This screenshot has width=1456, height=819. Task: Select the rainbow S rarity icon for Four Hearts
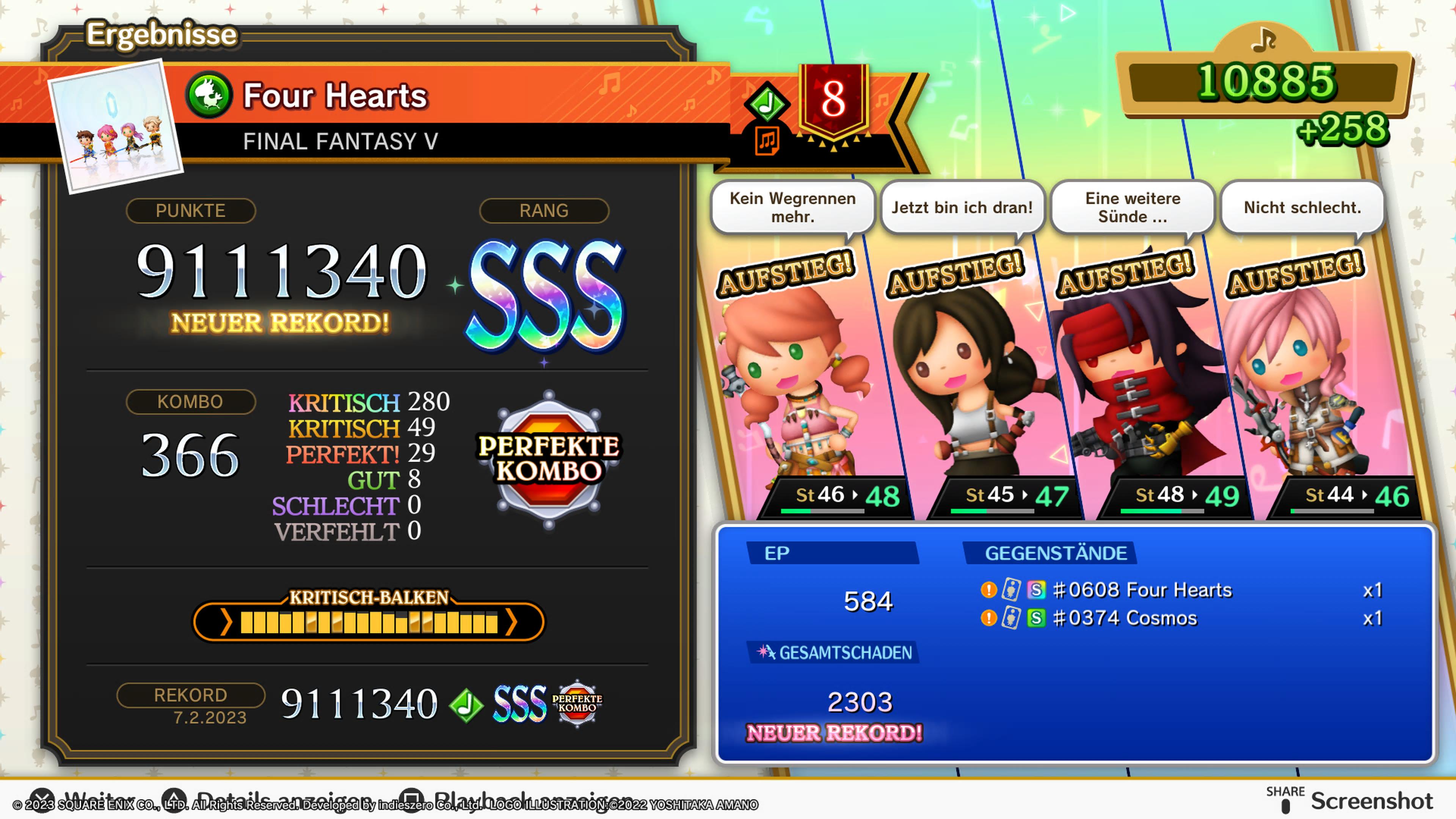coord(1037,590)
